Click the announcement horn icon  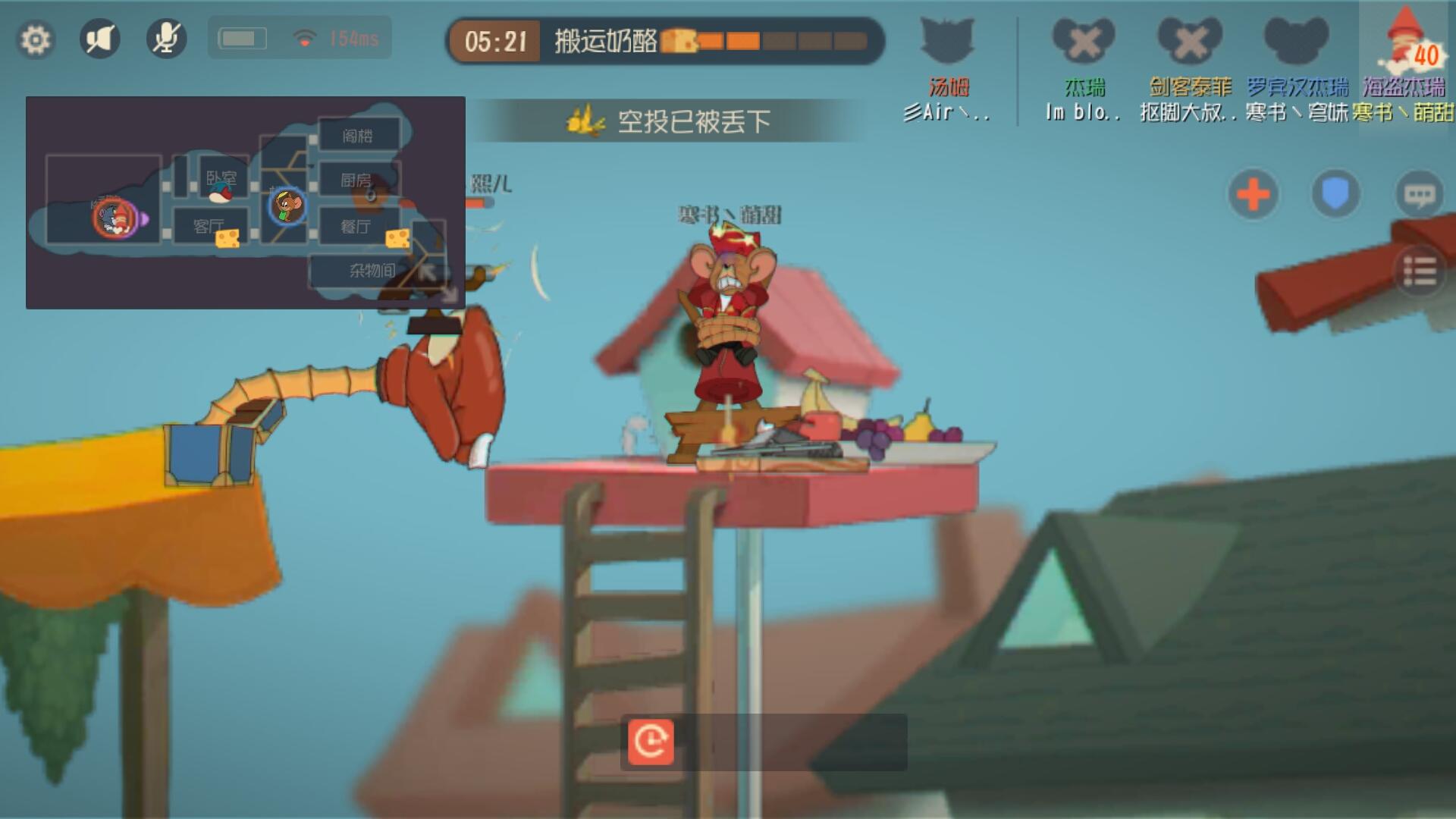coord(100,39)
